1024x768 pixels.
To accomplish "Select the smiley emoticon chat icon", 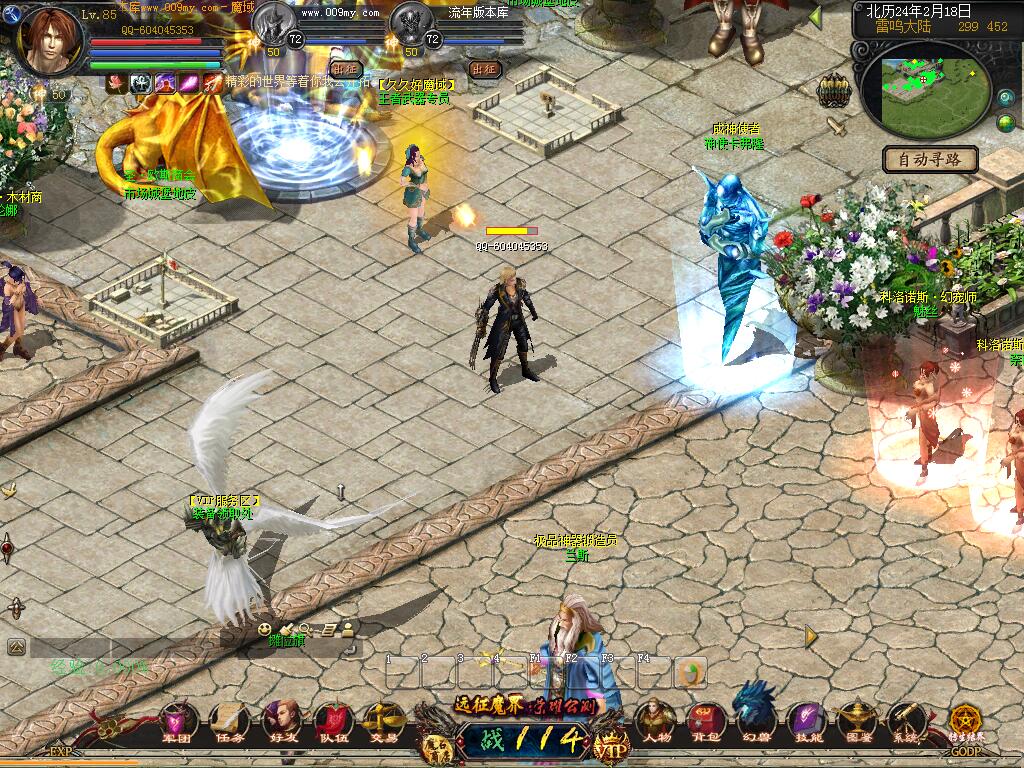I will (x=264, y=629).
